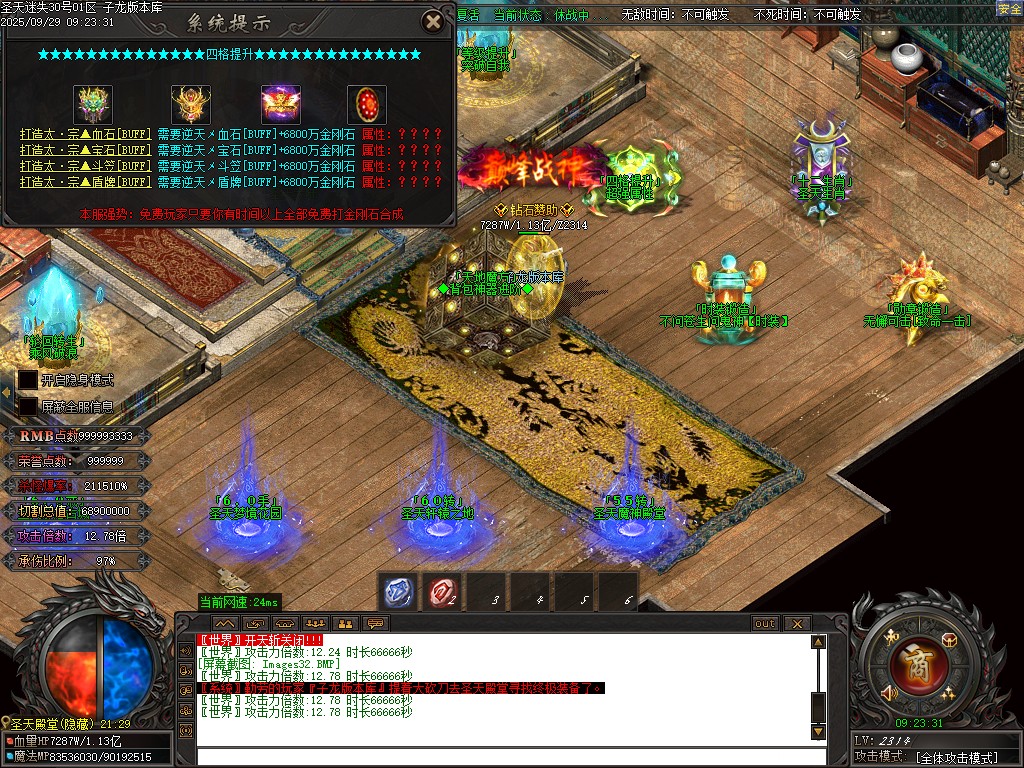
Task: Toggle the 屏蔽全服信息 checkbox
Action: [27, 407]
